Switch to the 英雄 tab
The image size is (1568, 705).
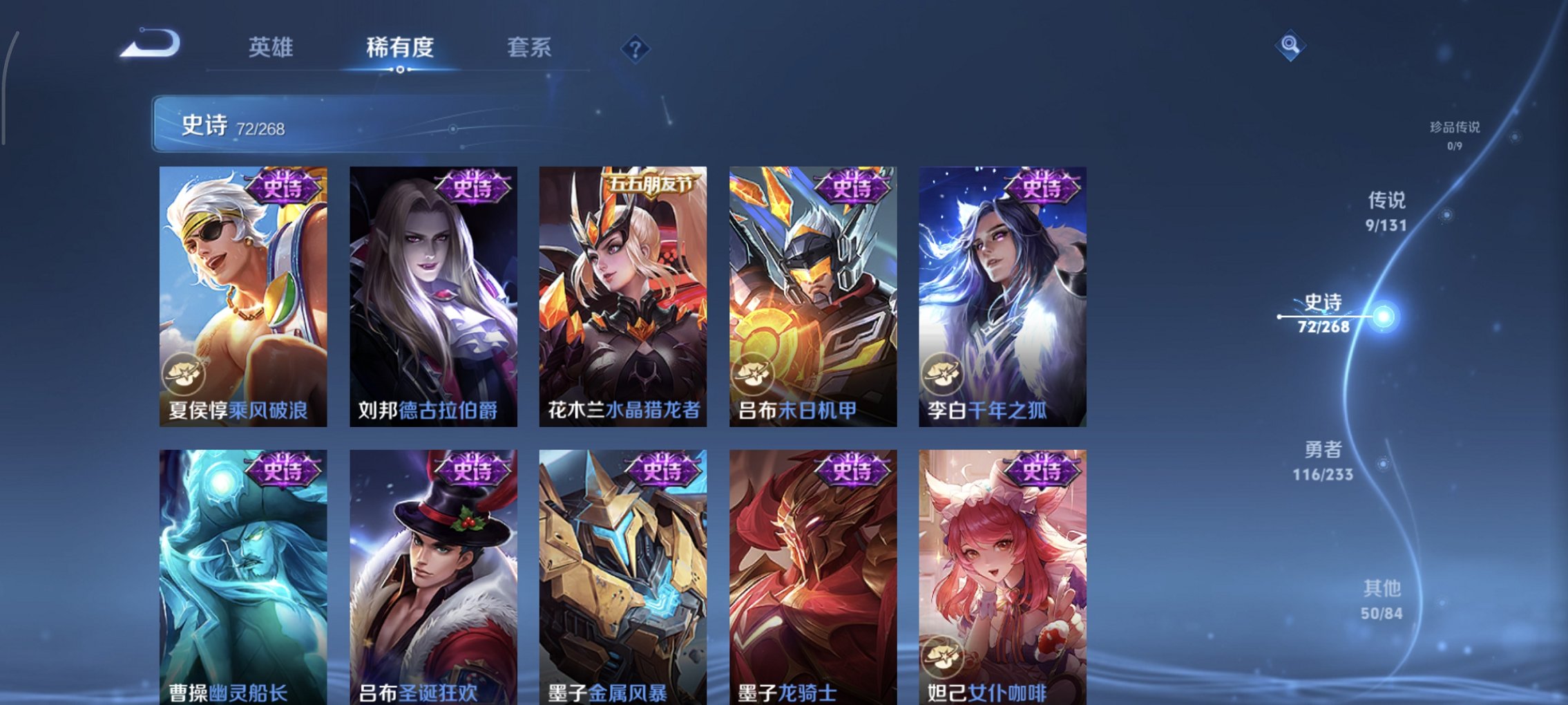[x=271, y=48]
